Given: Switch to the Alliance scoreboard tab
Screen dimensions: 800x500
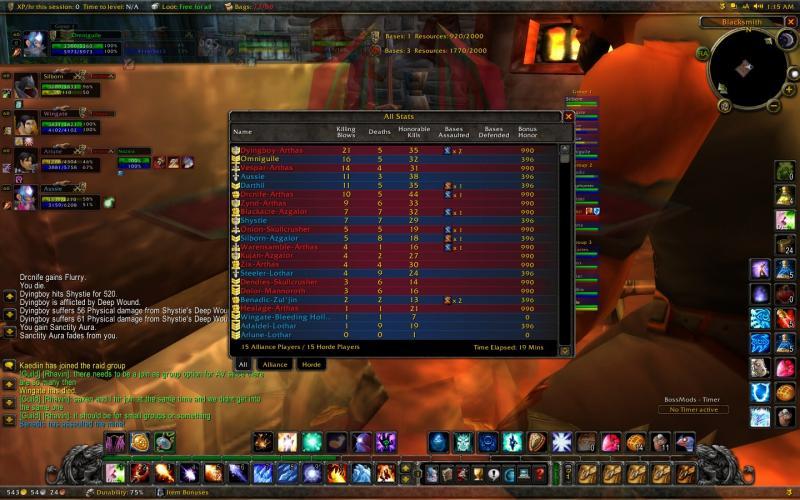Looking at the screenshot, I should click(275, 365).
